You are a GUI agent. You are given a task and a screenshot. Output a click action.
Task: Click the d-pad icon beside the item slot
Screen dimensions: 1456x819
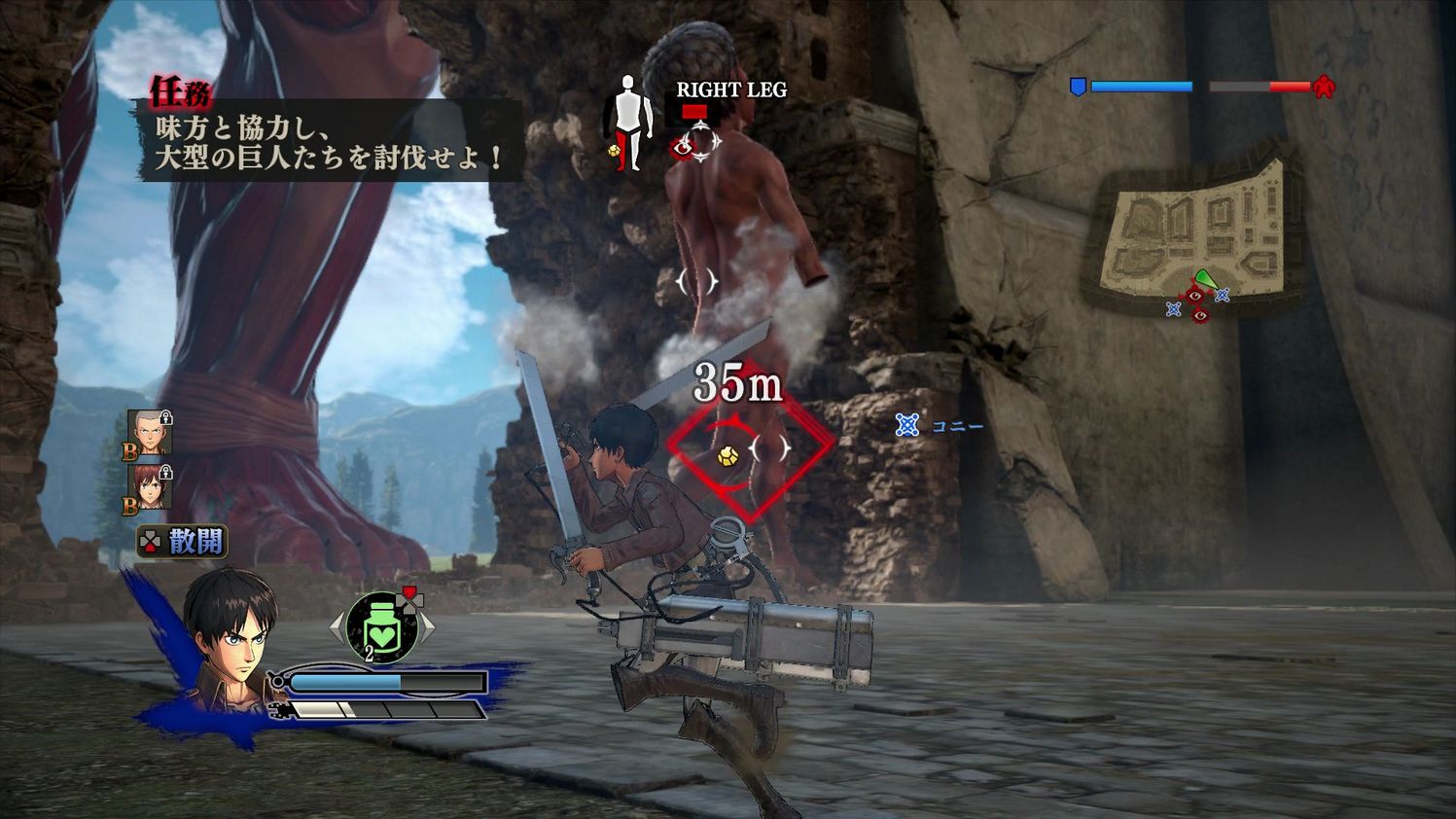pyautogui.click(x=410, y=601)
